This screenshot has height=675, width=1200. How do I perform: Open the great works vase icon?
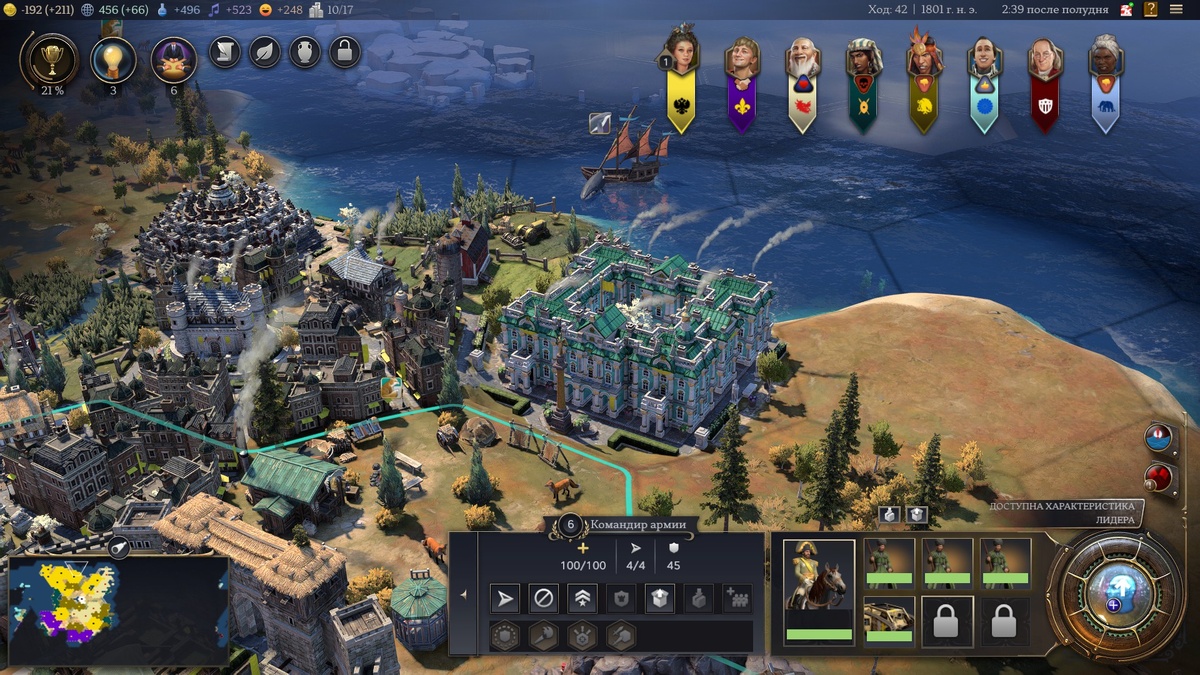click(x=305, y=51)
